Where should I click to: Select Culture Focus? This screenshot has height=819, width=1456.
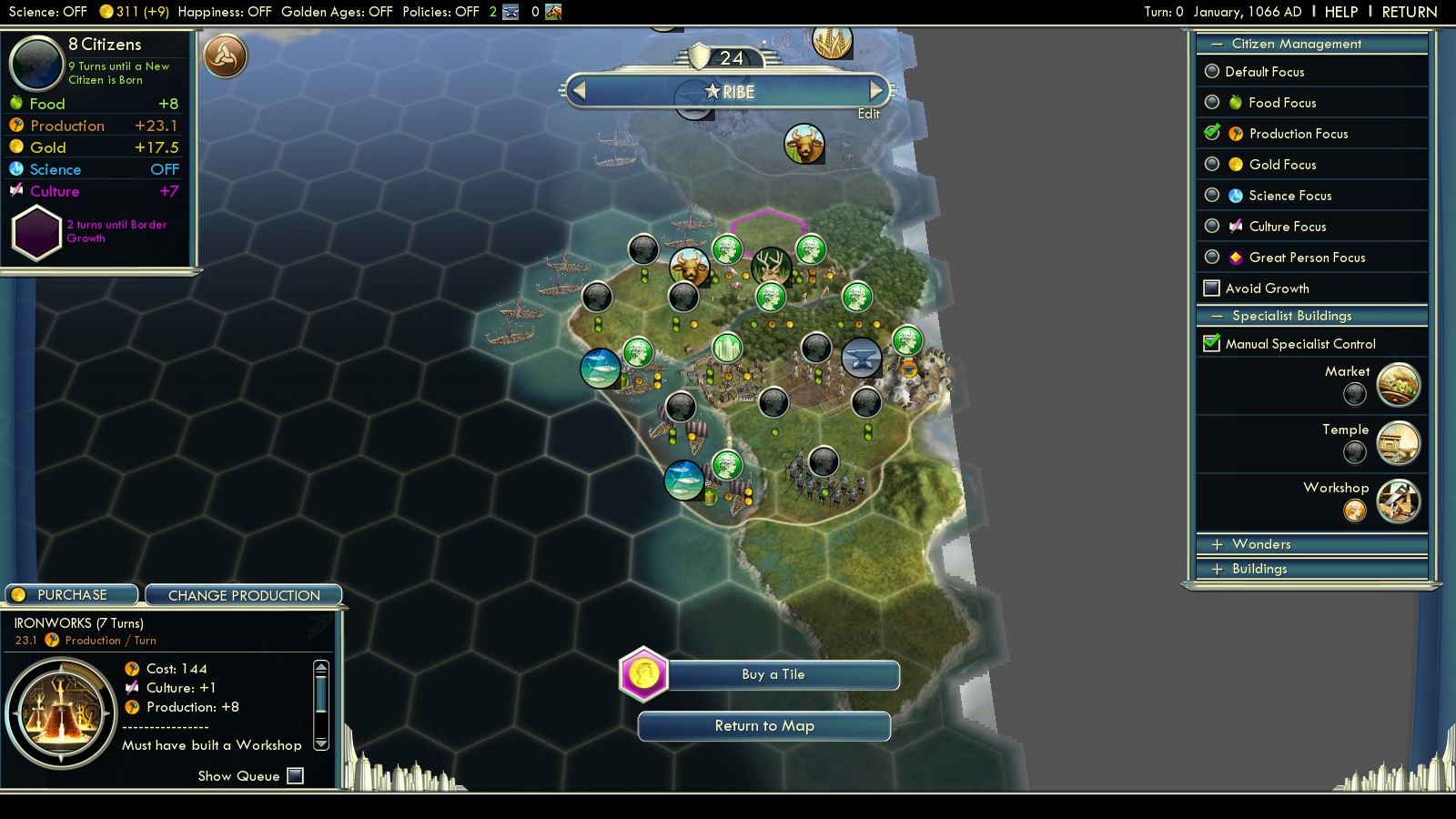pos(1212,227)
